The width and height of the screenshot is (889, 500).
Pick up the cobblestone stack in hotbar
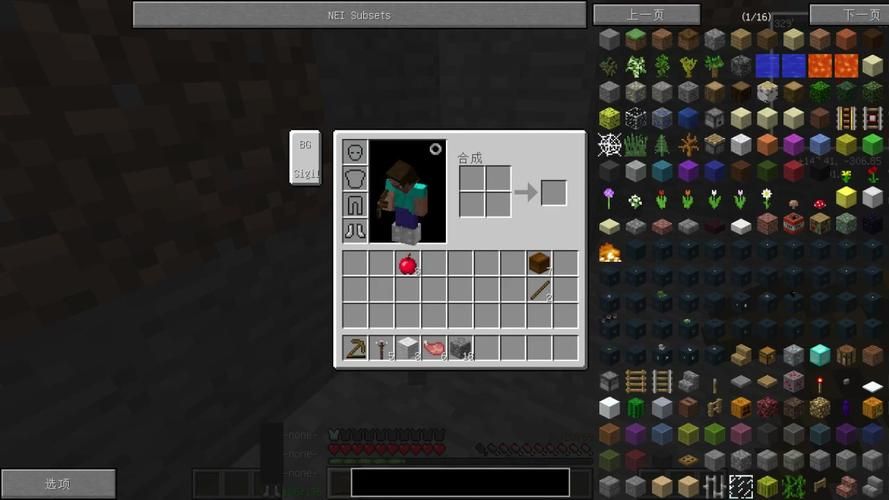[460, 348]
